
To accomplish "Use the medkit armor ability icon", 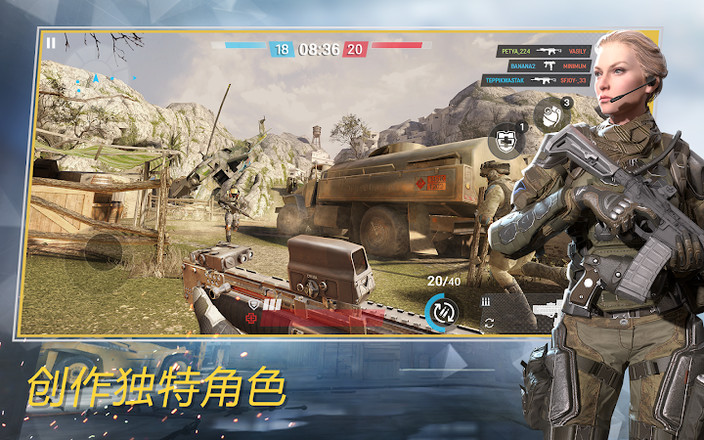I will click(x=507, y=141).
